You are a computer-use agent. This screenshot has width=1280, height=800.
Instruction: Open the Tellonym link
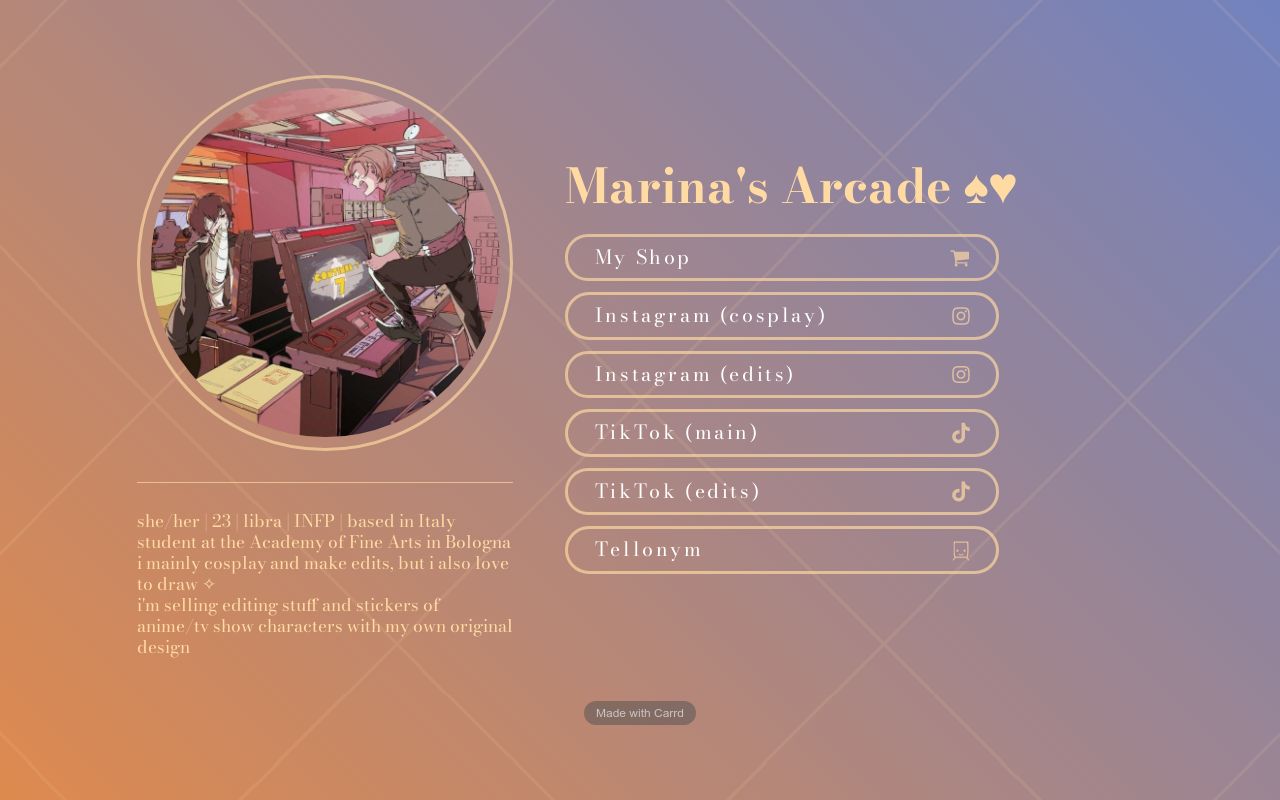pos(781,550)
